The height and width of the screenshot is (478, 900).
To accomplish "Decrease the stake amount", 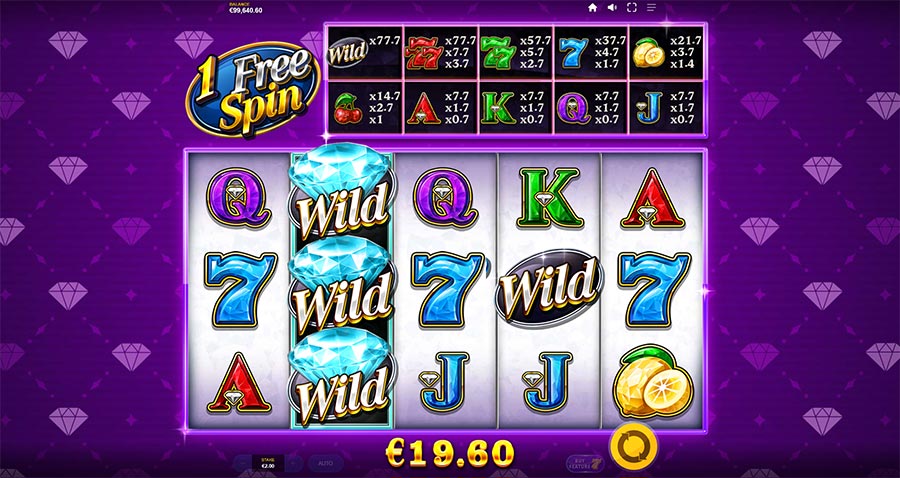I will (241, 464).
